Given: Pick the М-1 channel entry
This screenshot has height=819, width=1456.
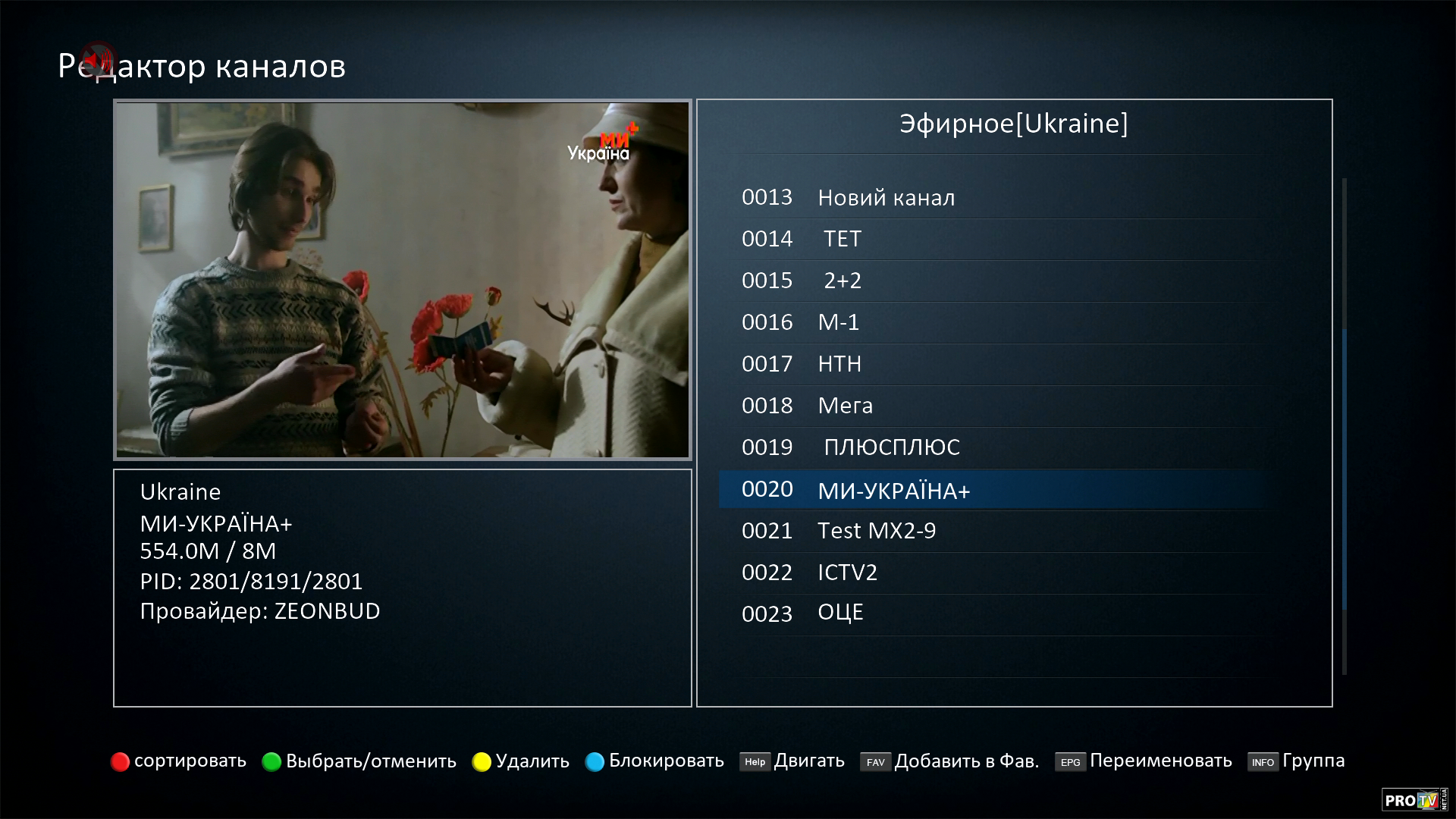Looking at the screenshot, I should 838,323.
